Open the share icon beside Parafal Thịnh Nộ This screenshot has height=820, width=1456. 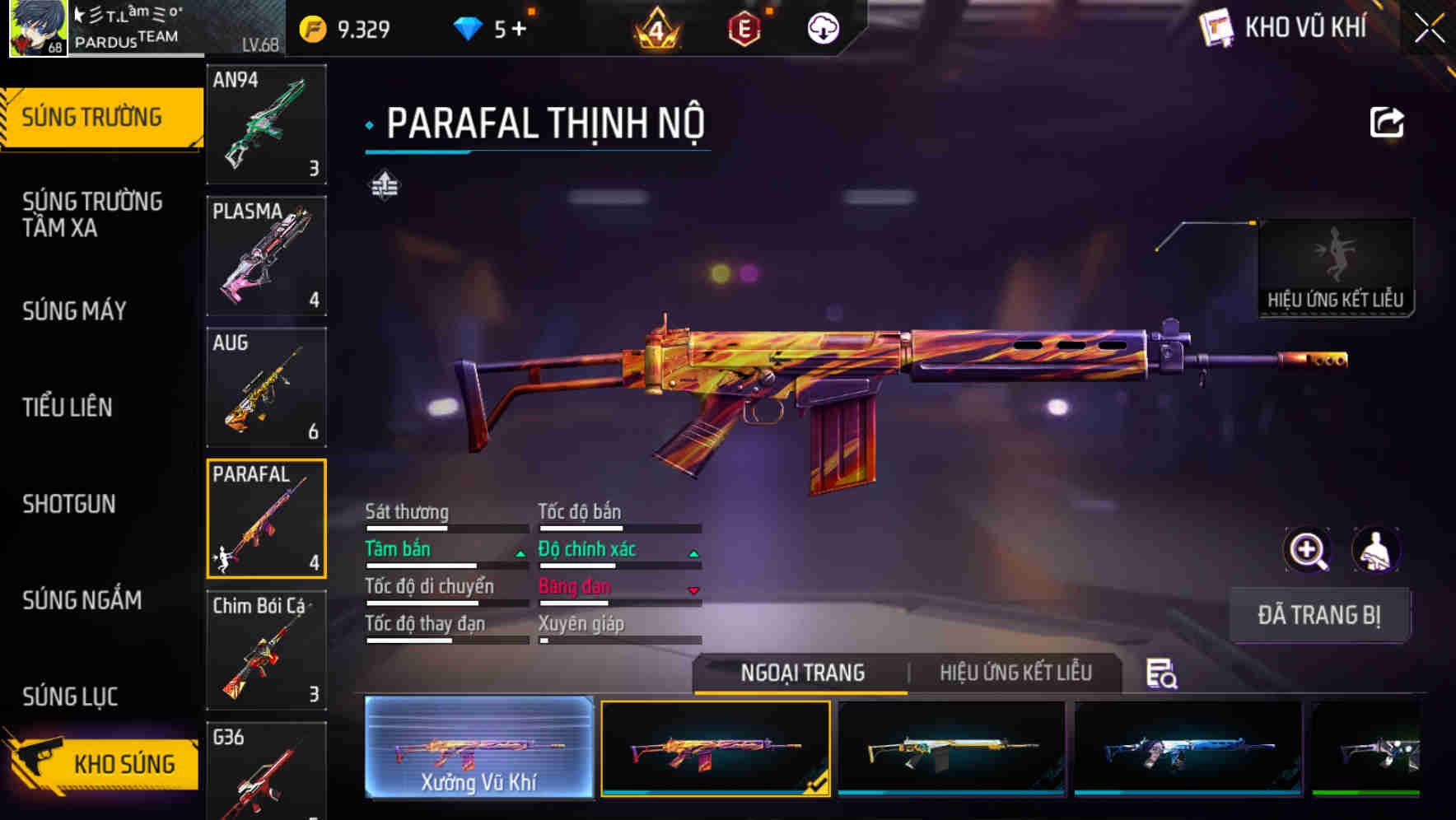(1387, 122)
